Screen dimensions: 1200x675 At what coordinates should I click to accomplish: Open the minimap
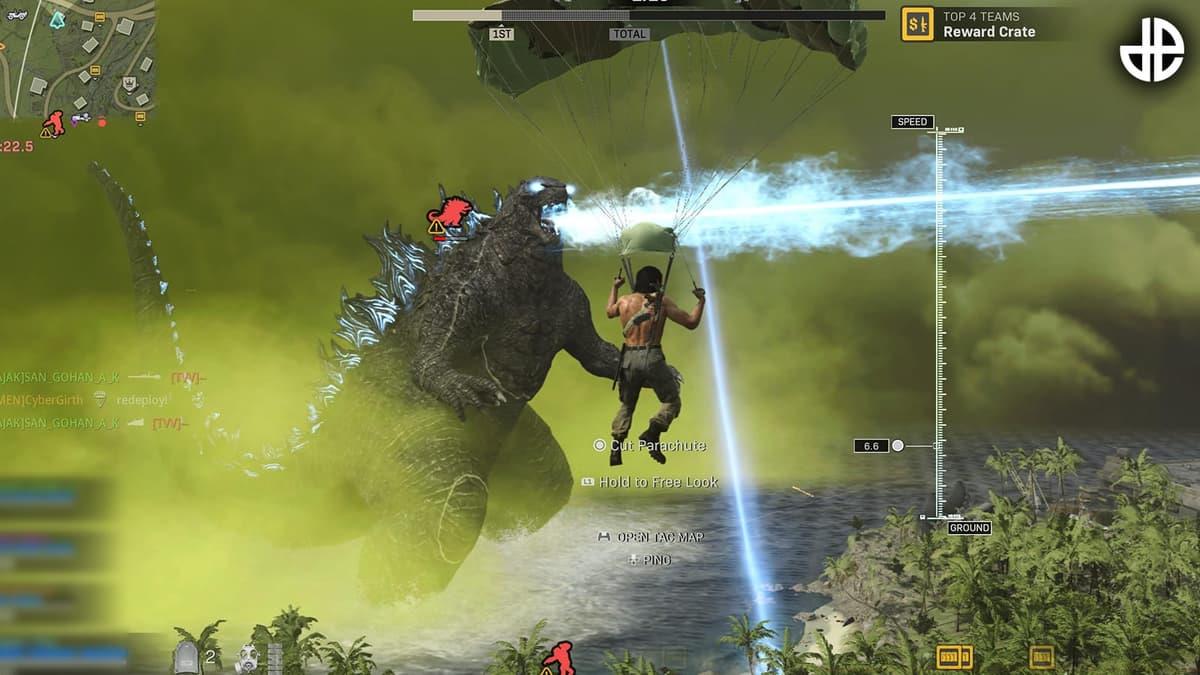click(x=78, y=60)
